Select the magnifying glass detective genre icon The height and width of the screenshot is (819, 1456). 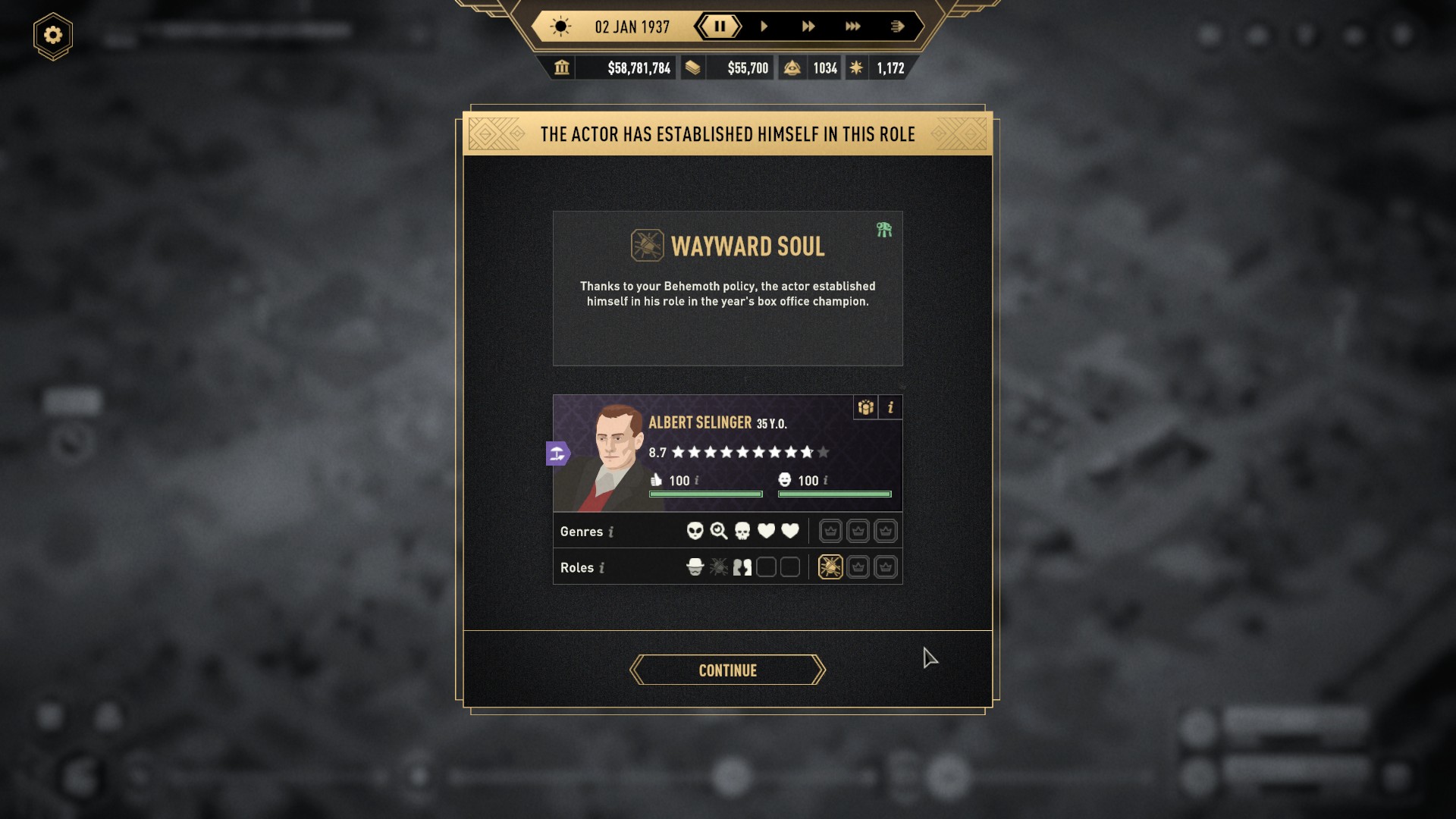tap(718, 531)
